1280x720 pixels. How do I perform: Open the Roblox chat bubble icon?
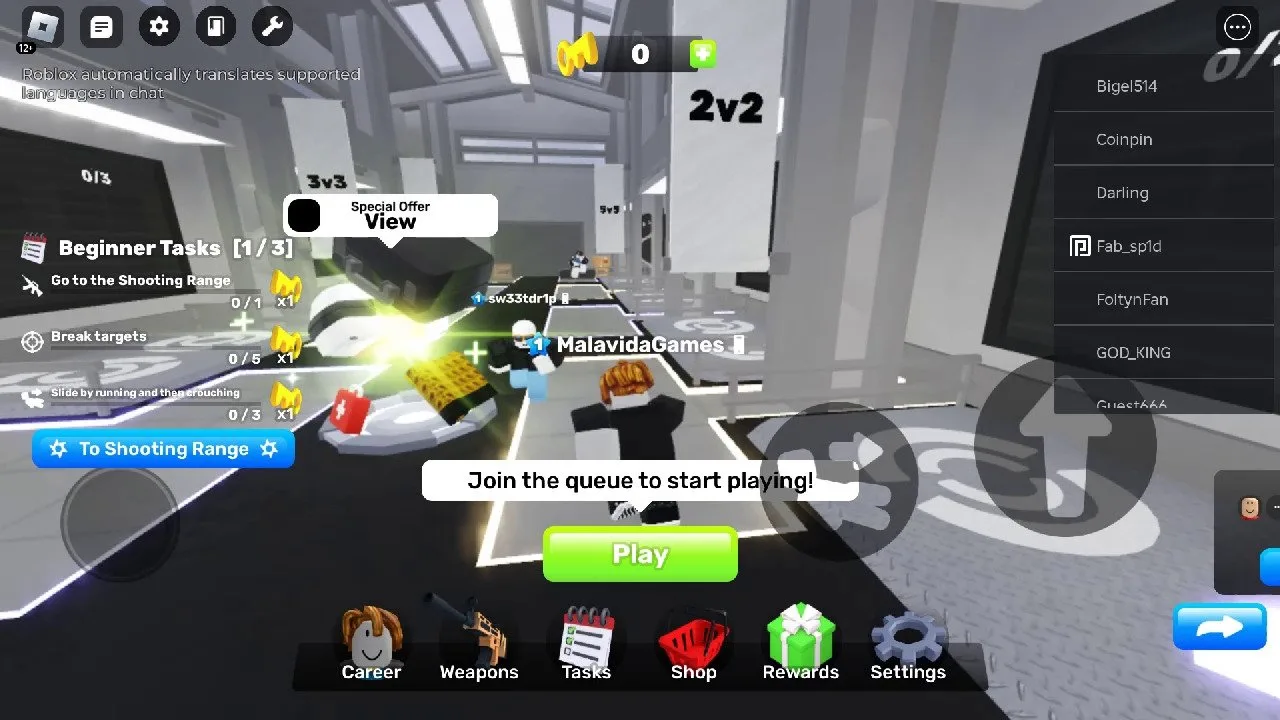point(101,27)
